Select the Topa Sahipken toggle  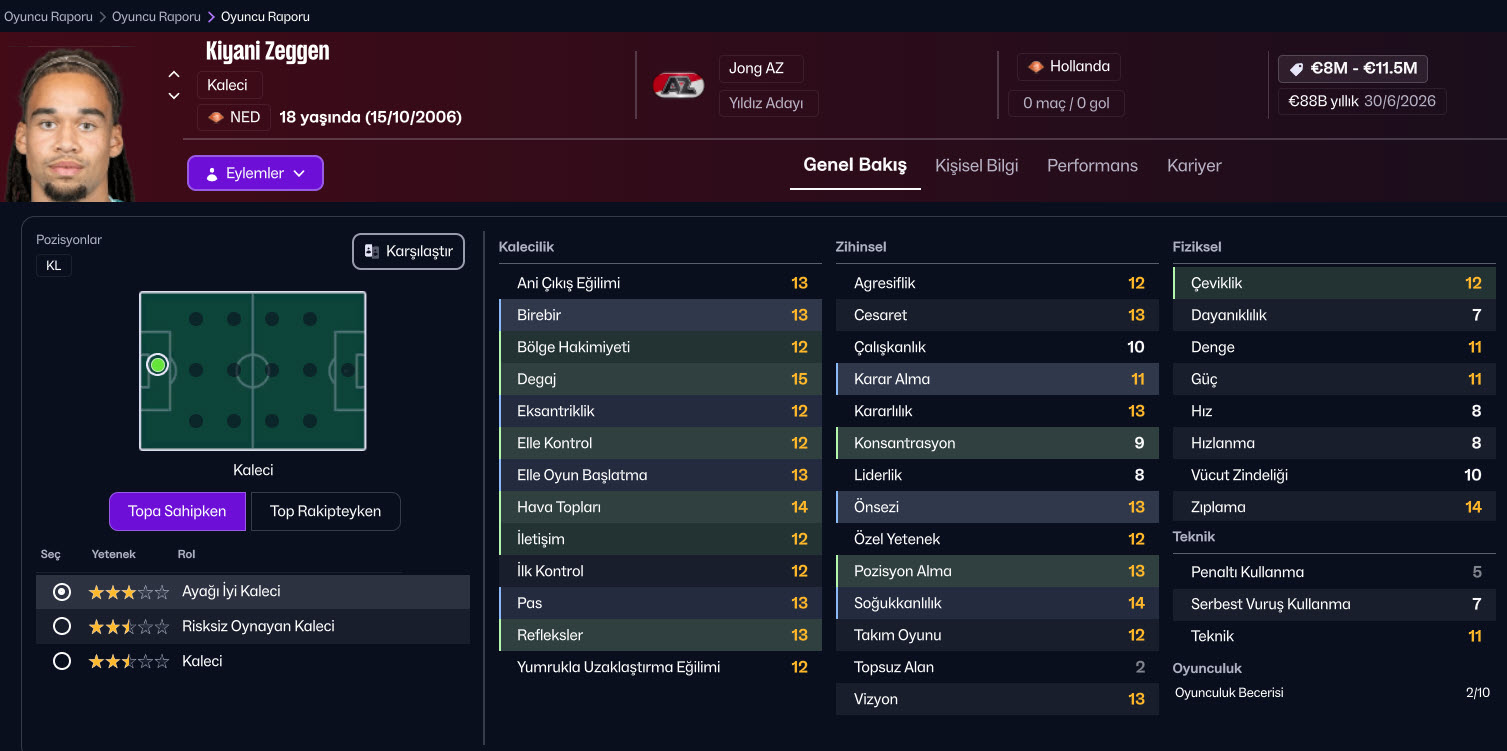177,511
